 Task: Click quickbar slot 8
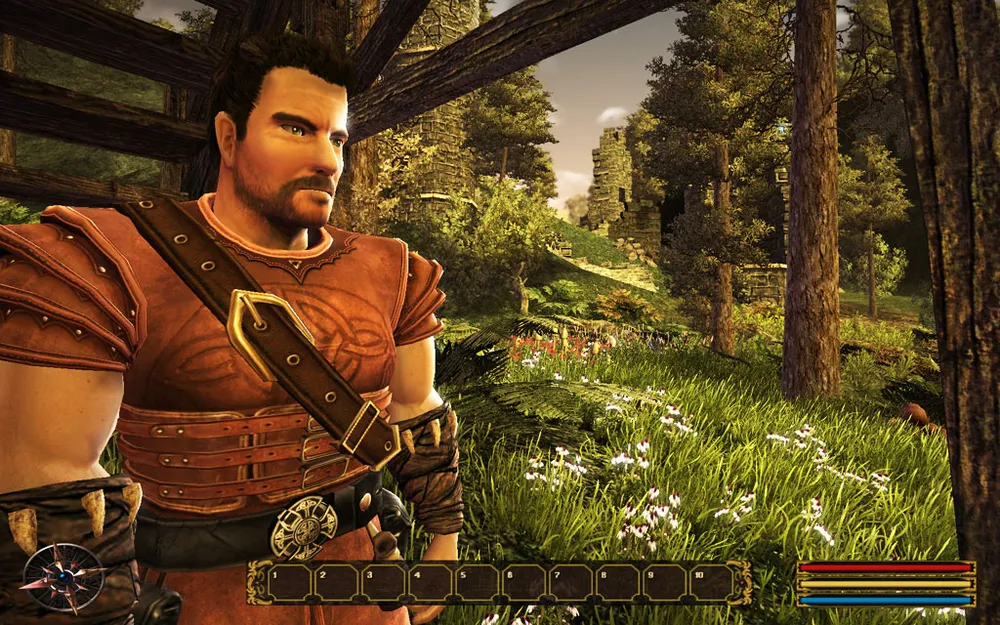pyautogui.click(x=617, y=583)
